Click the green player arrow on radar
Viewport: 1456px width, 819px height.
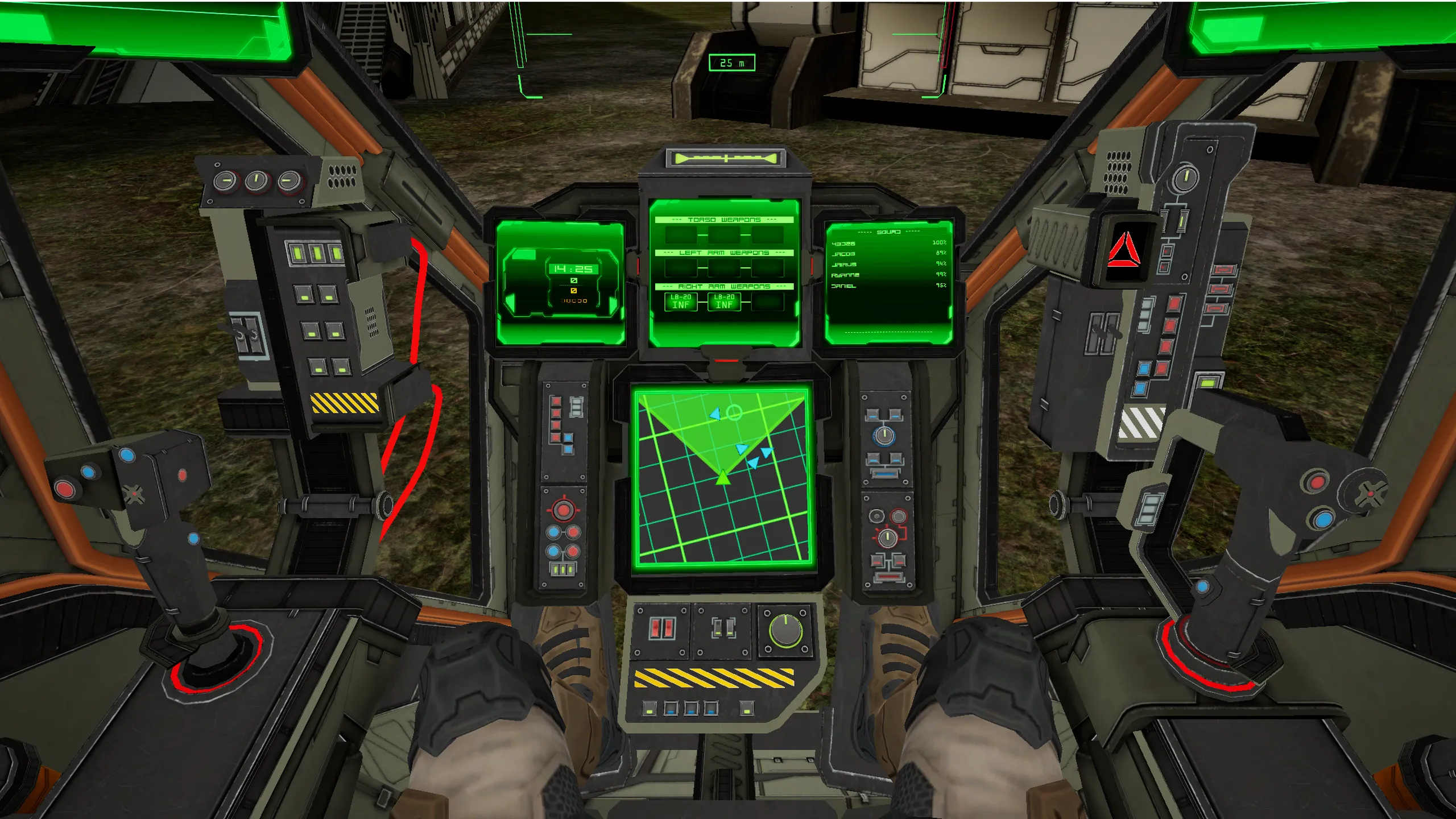(x=722, y=477)
